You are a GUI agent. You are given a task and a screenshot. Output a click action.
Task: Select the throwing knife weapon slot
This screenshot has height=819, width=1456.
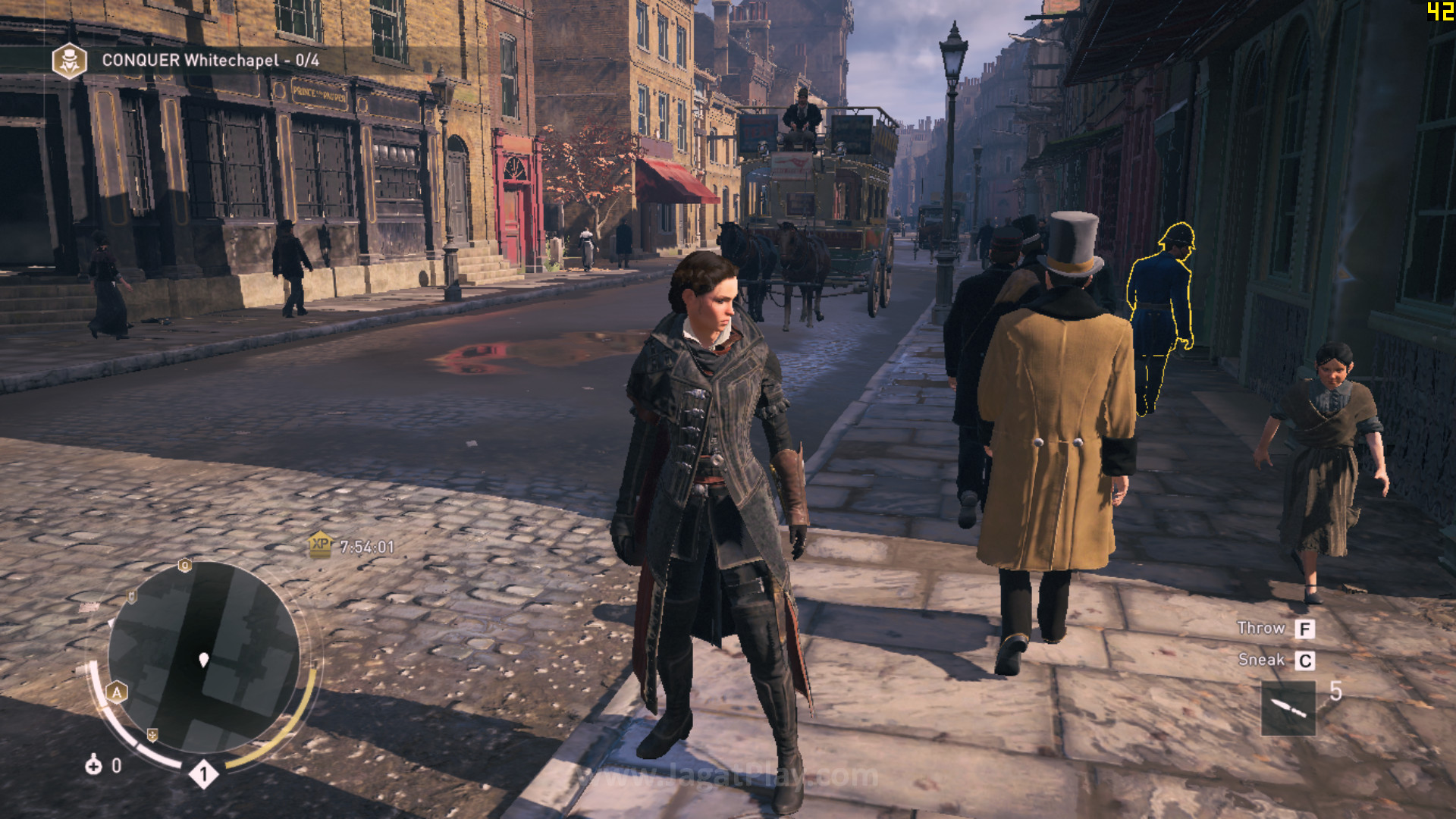coord(1288,708)
